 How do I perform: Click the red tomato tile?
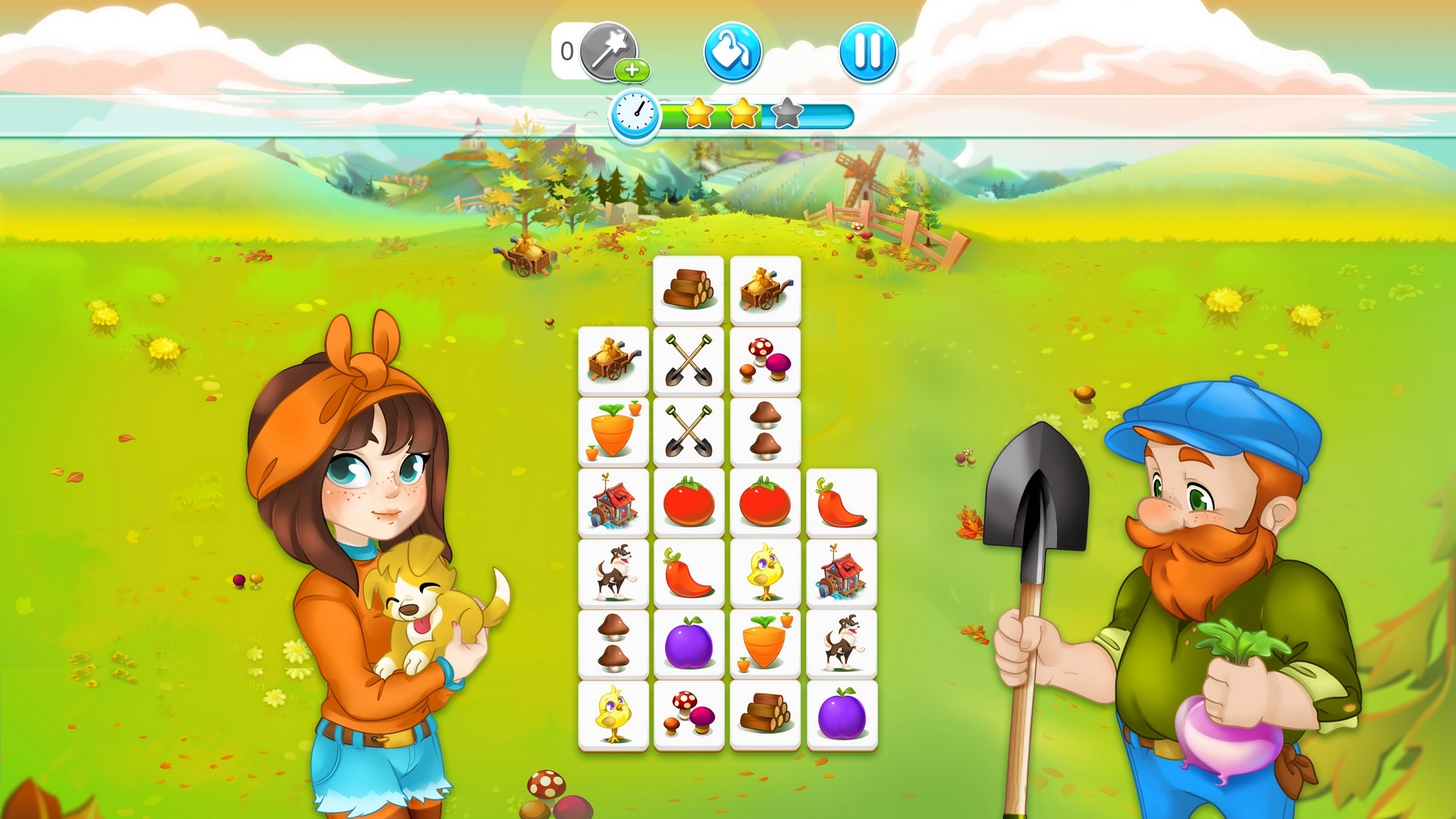[689, 500]
